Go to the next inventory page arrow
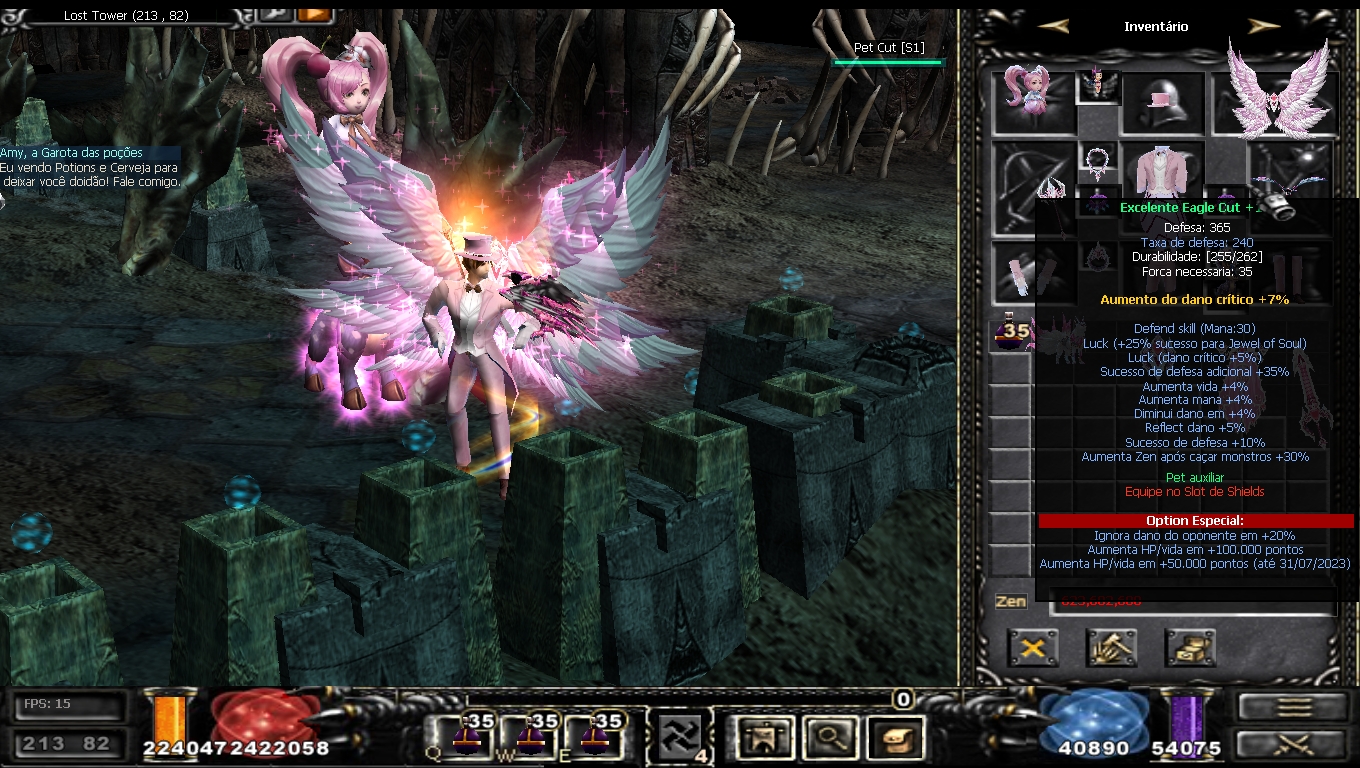This screenshot has height=768, width=1360. 1264,27
